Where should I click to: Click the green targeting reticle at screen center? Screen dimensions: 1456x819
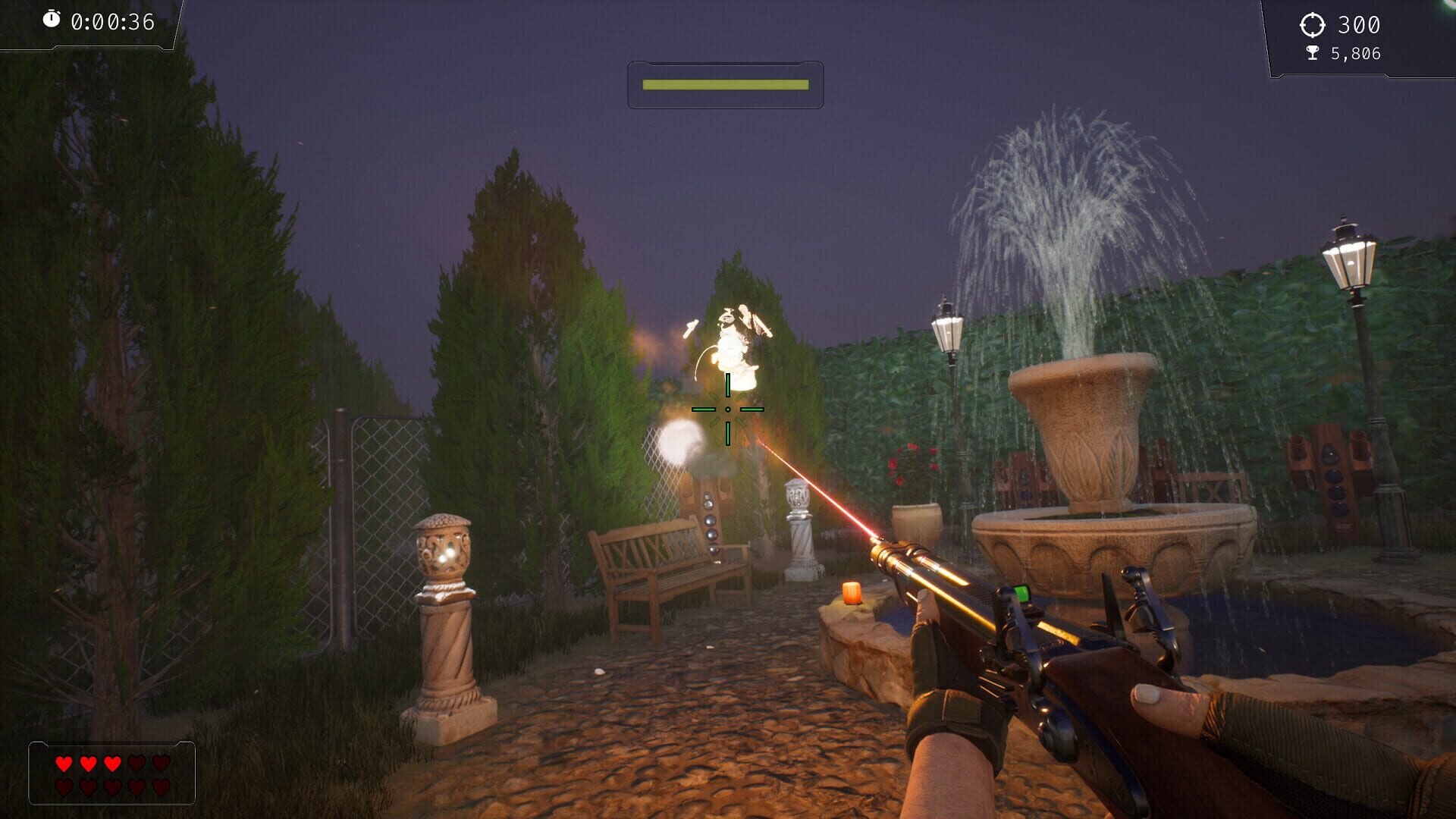[x=728, y=409]
